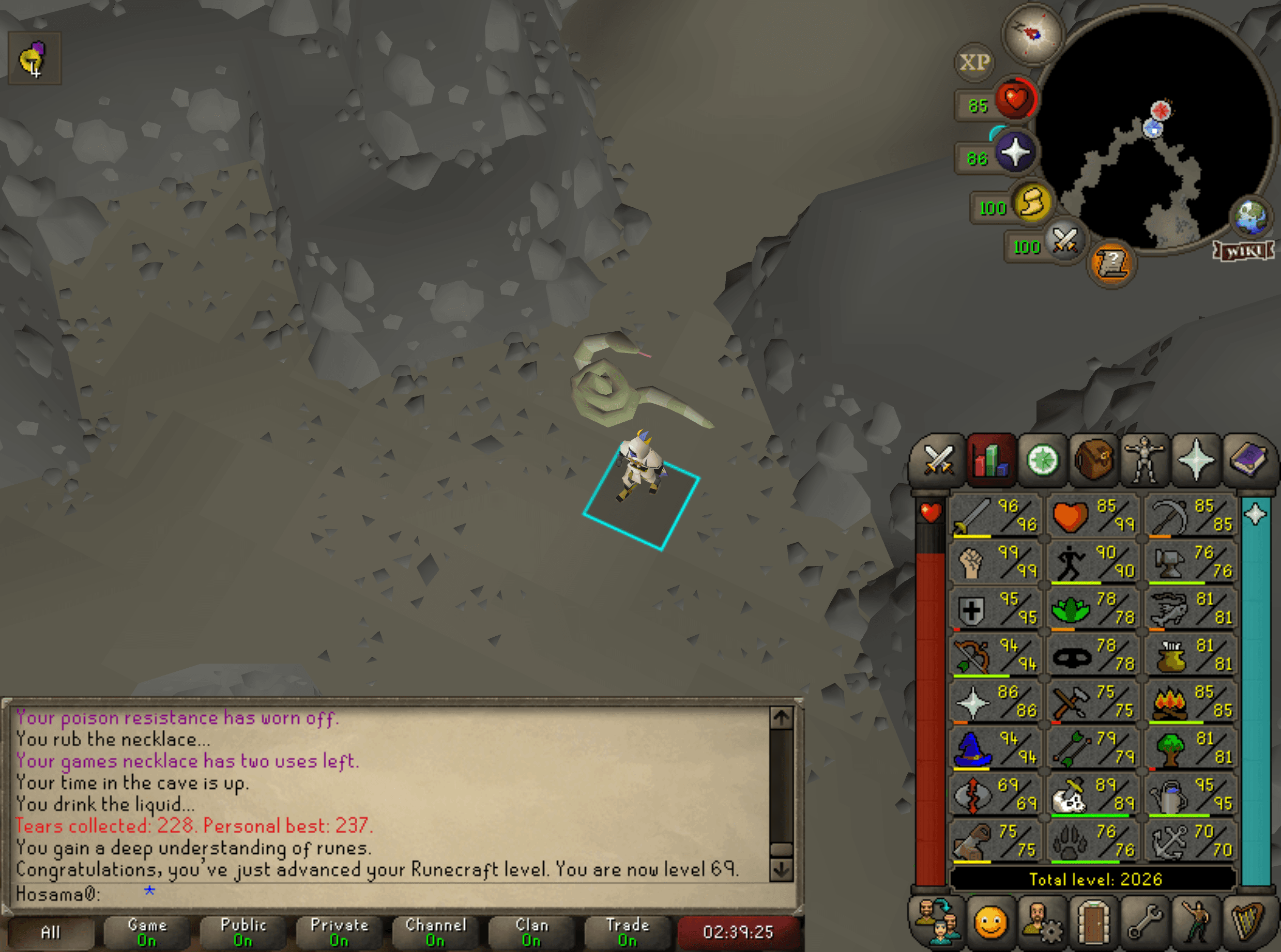The height and width of the screenshot is (952, 1281).
Task: Open the Logout door tab
Action: click(x=1093, y=922)
